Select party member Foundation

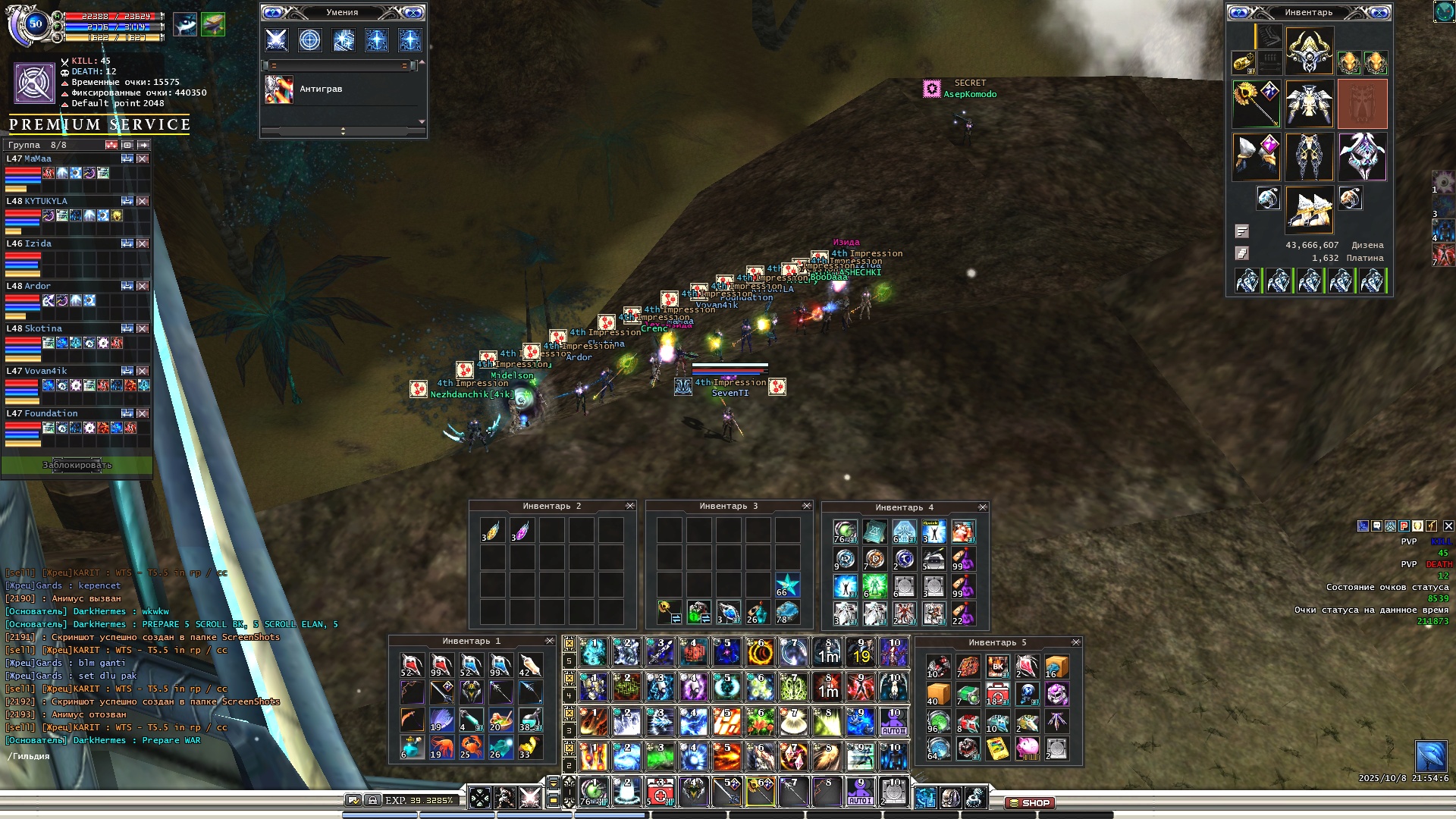click(x=51, y=413)
